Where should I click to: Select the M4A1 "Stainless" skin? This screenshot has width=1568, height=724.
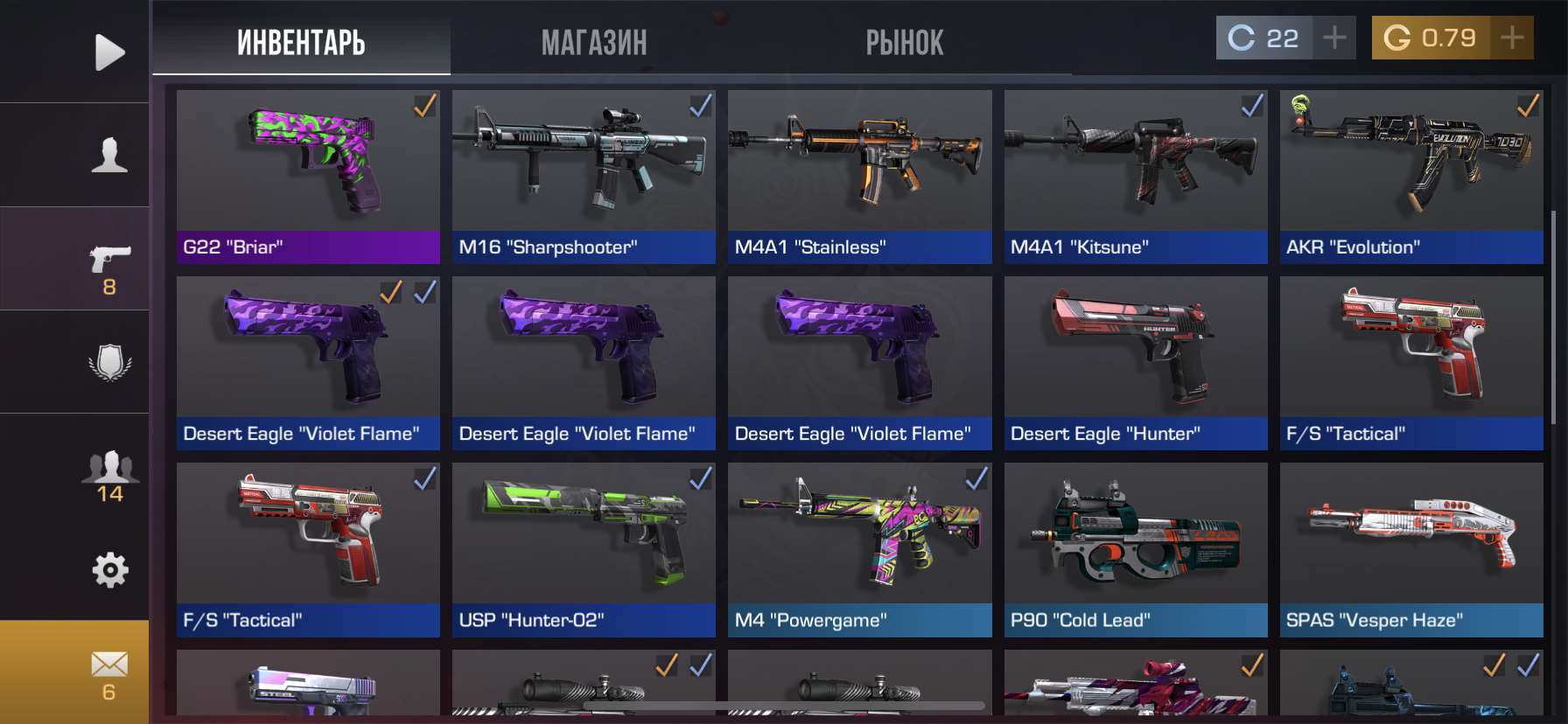coord(859,177)
